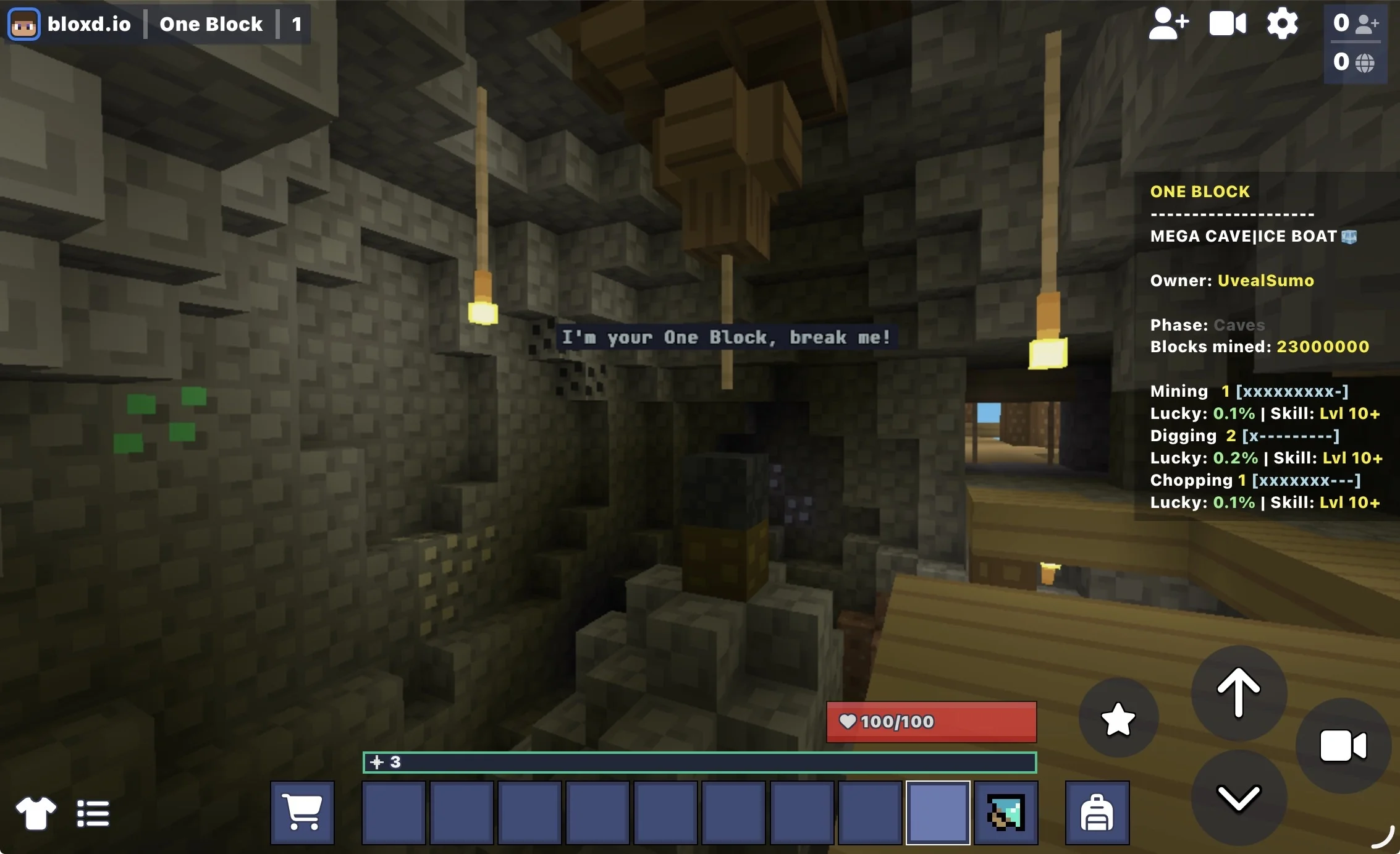Tap the down chevron crouch button
Image resolution: width=1400 pixels, height=854 pixels.
(1238, 798)
